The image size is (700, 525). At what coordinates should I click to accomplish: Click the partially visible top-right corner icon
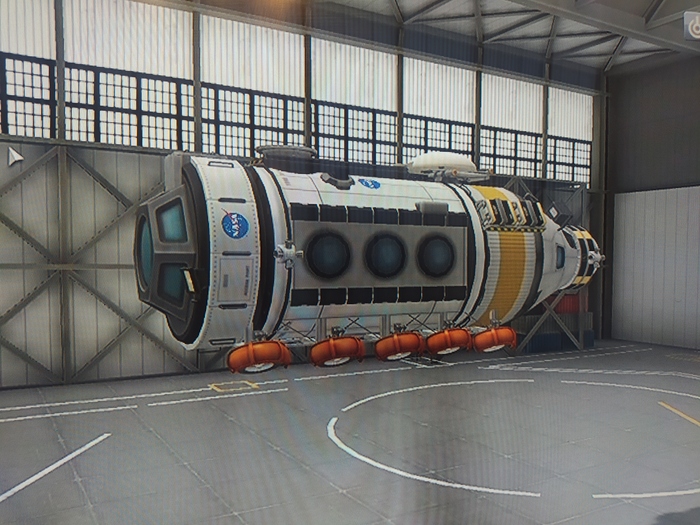pos(692,27)
